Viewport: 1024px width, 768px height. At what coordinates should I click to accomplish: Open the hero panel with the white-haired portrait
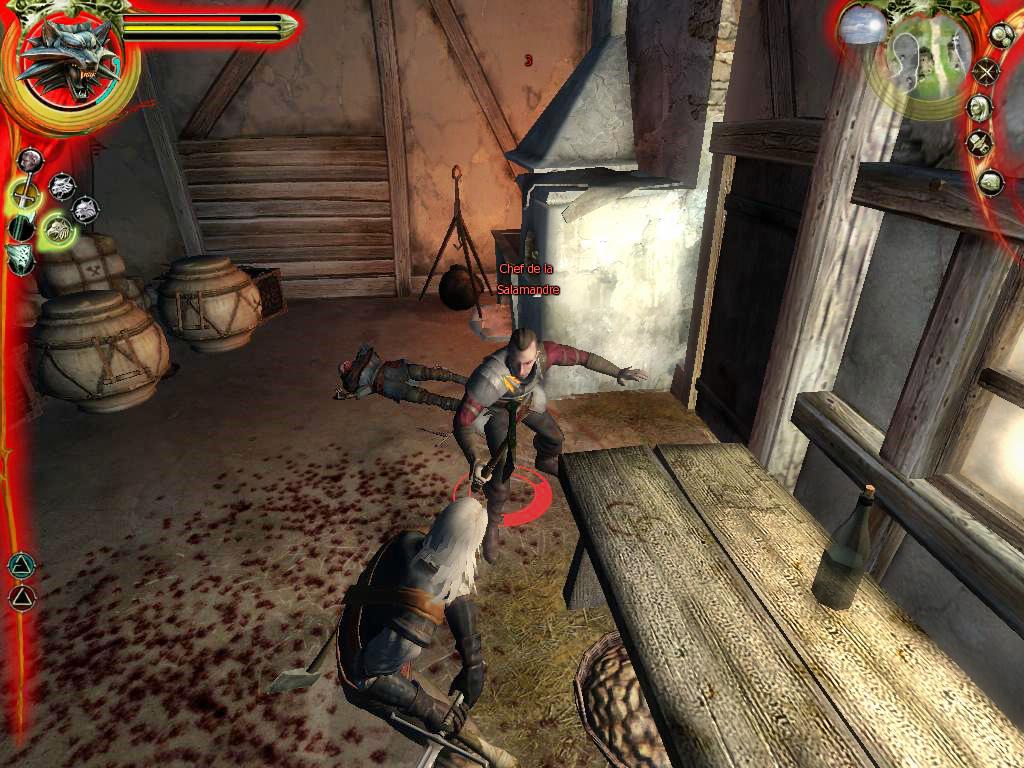click(x=980, y=108)
